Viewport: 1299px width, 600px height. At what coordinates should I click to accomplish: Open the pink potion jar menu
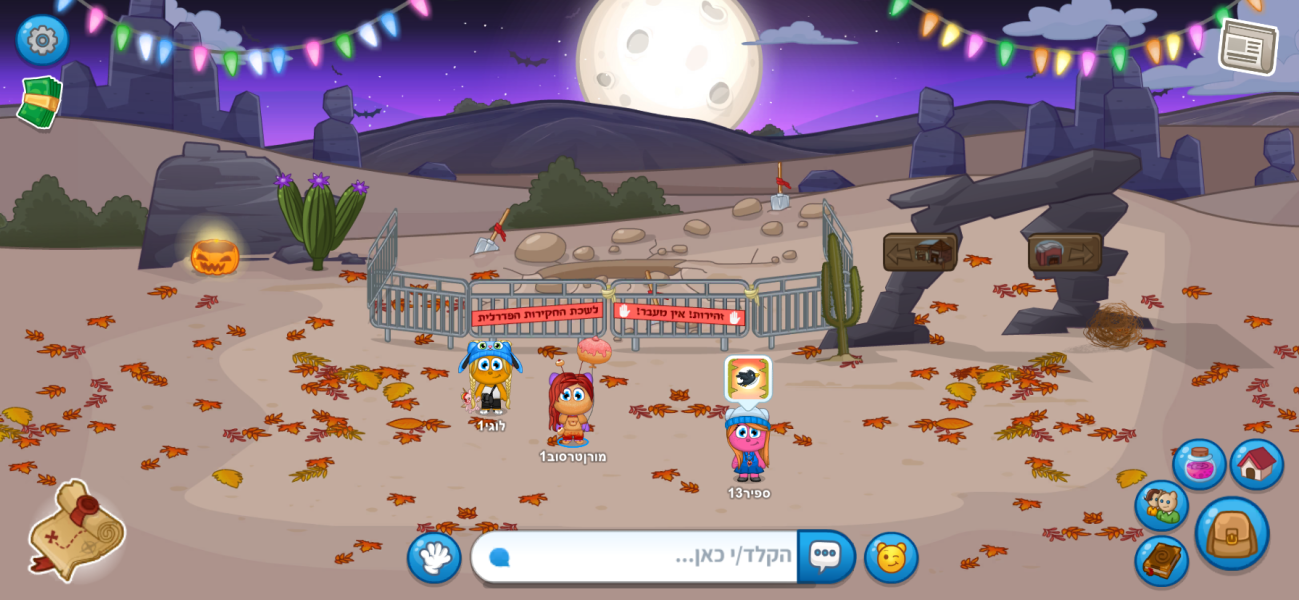[x=1198, y=464]
